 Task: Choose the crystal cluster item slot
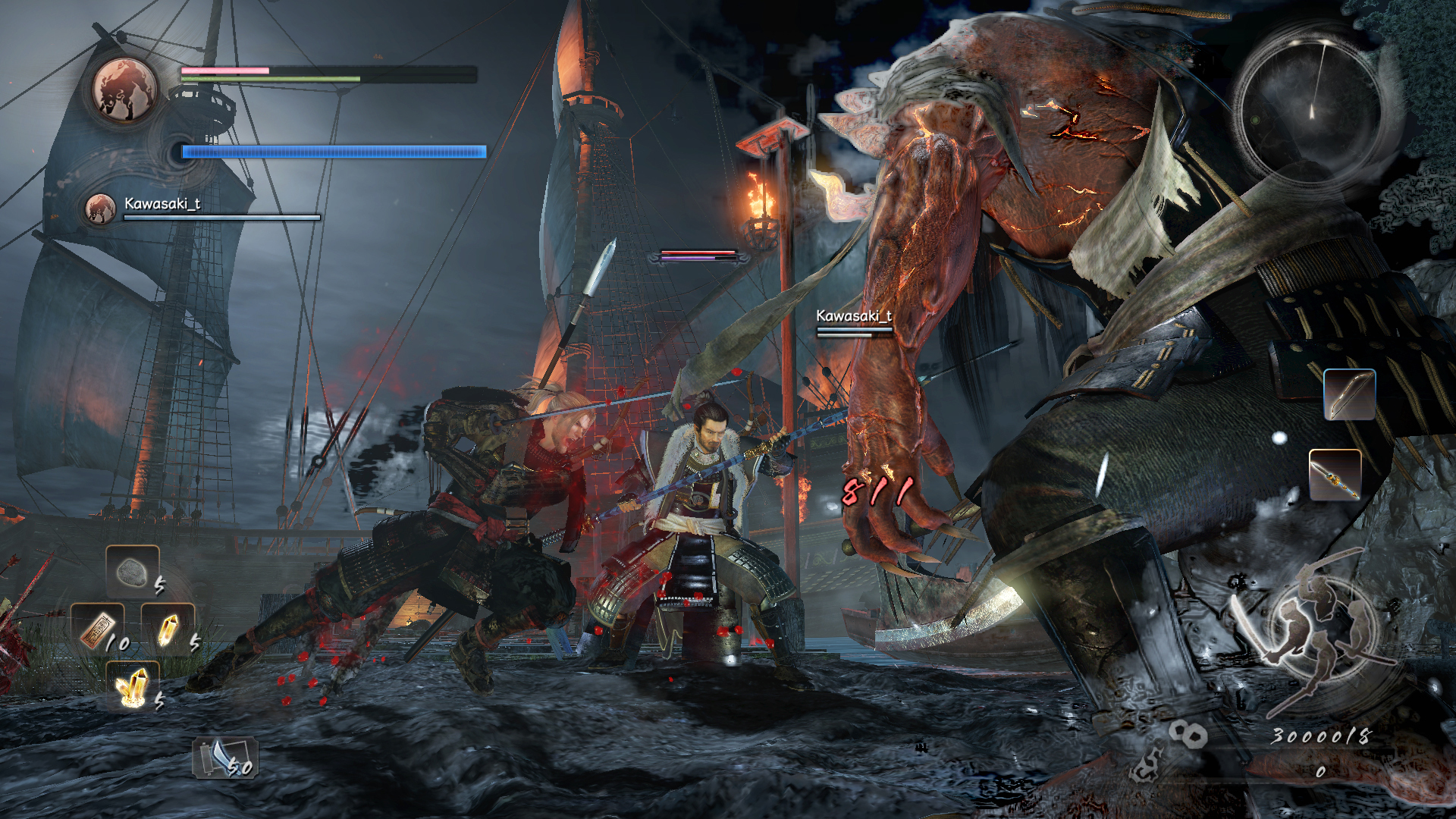point(133,686)
